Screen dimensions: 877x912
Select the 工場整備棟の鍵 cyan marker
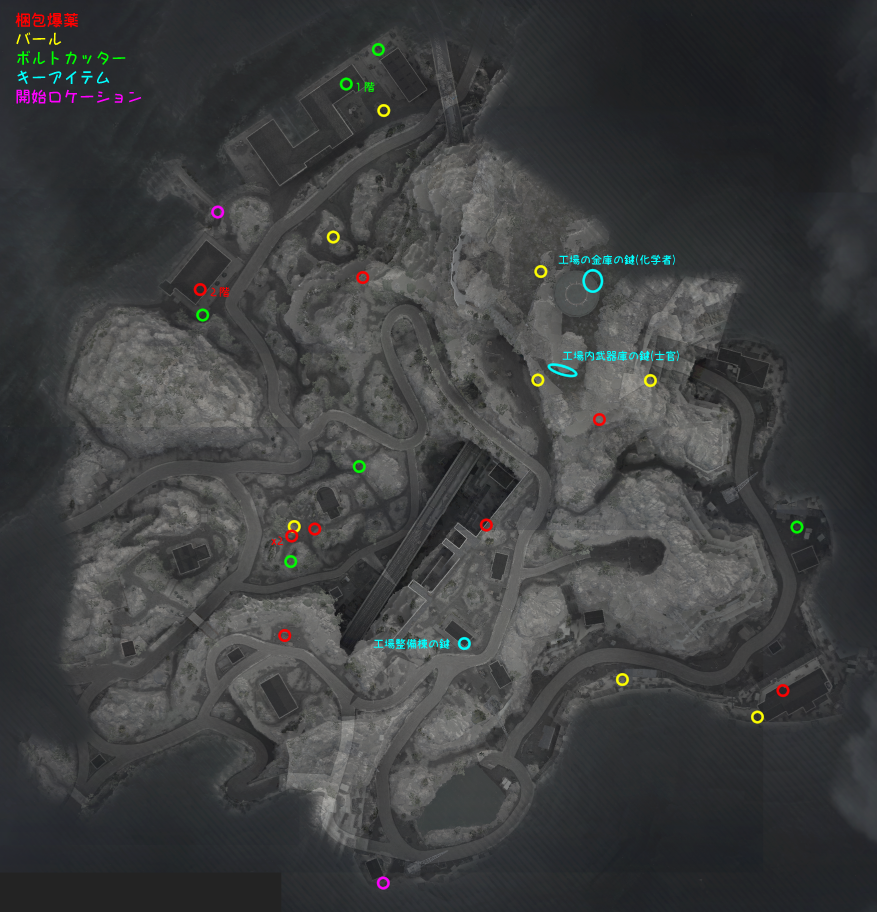[464, 643]
